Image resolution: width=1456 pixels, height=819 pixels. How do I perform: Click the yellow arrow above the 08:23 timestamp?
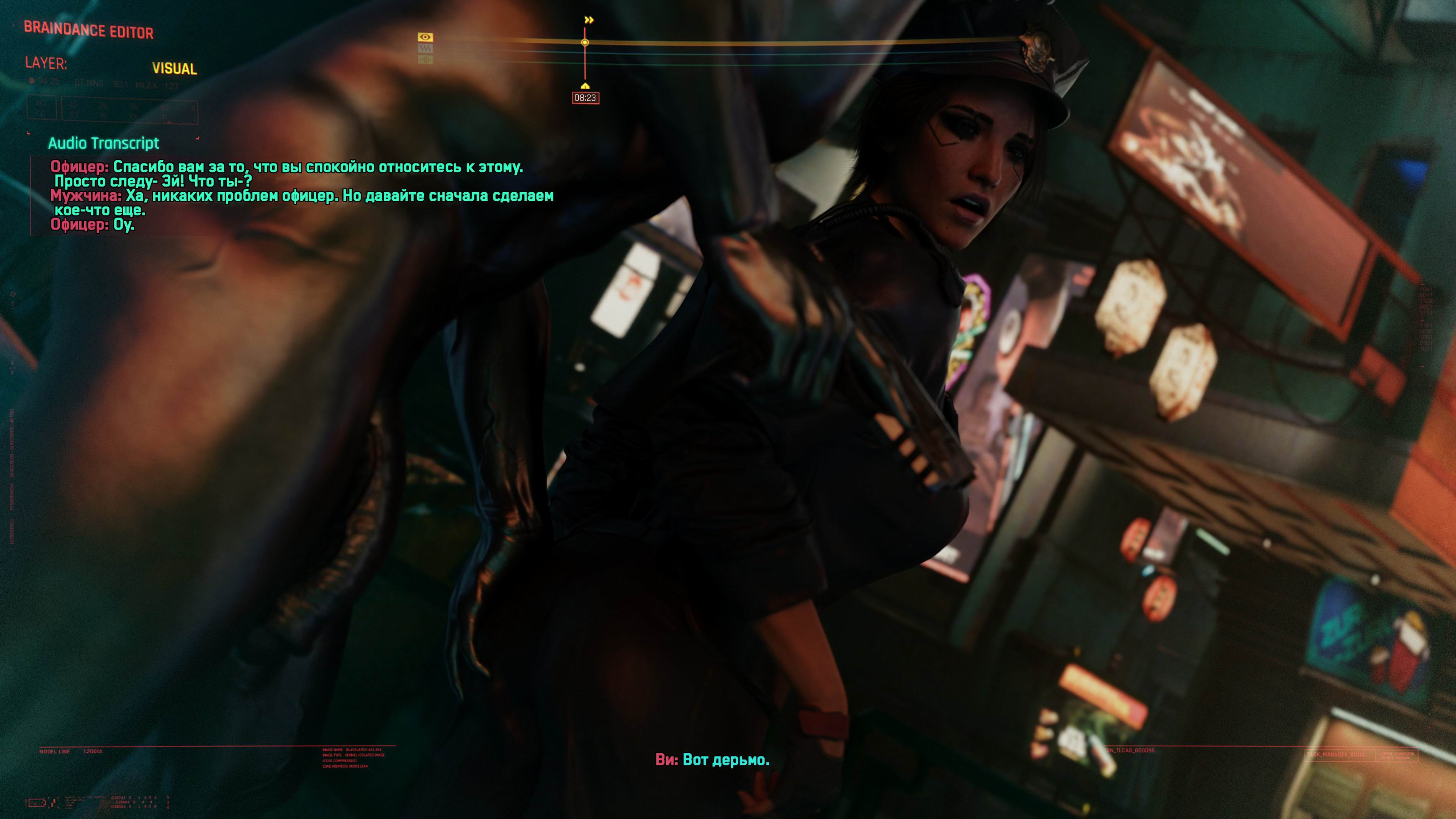coord(585,86)
